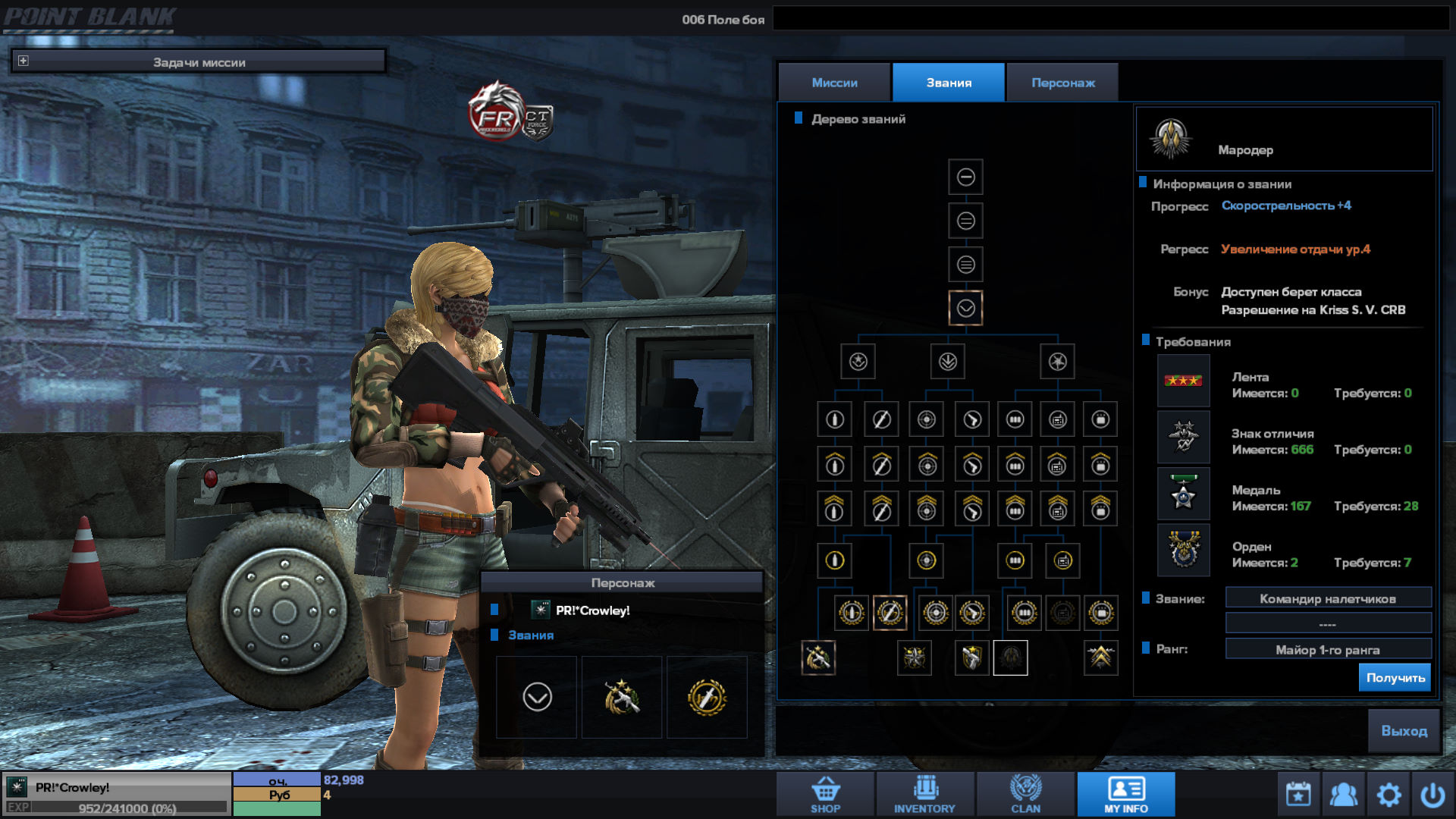Open the SHOP from the bottom bar
Viewport: 1456px width, 819px height.
click(x=824, y=793)
